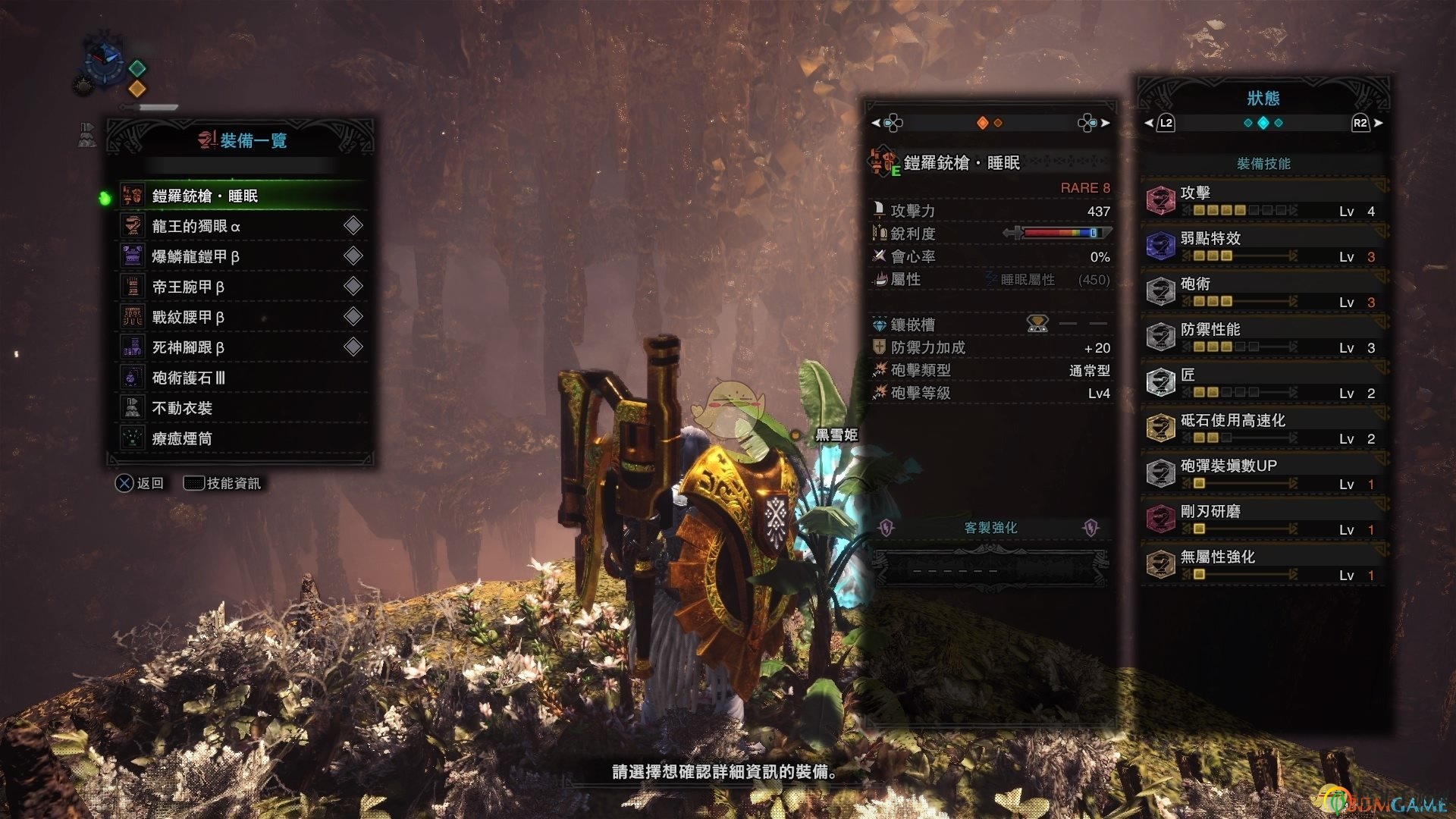1456x819 pixels.
Task: Select the 防禦性能 skill entry
Action: (1263, 337)
